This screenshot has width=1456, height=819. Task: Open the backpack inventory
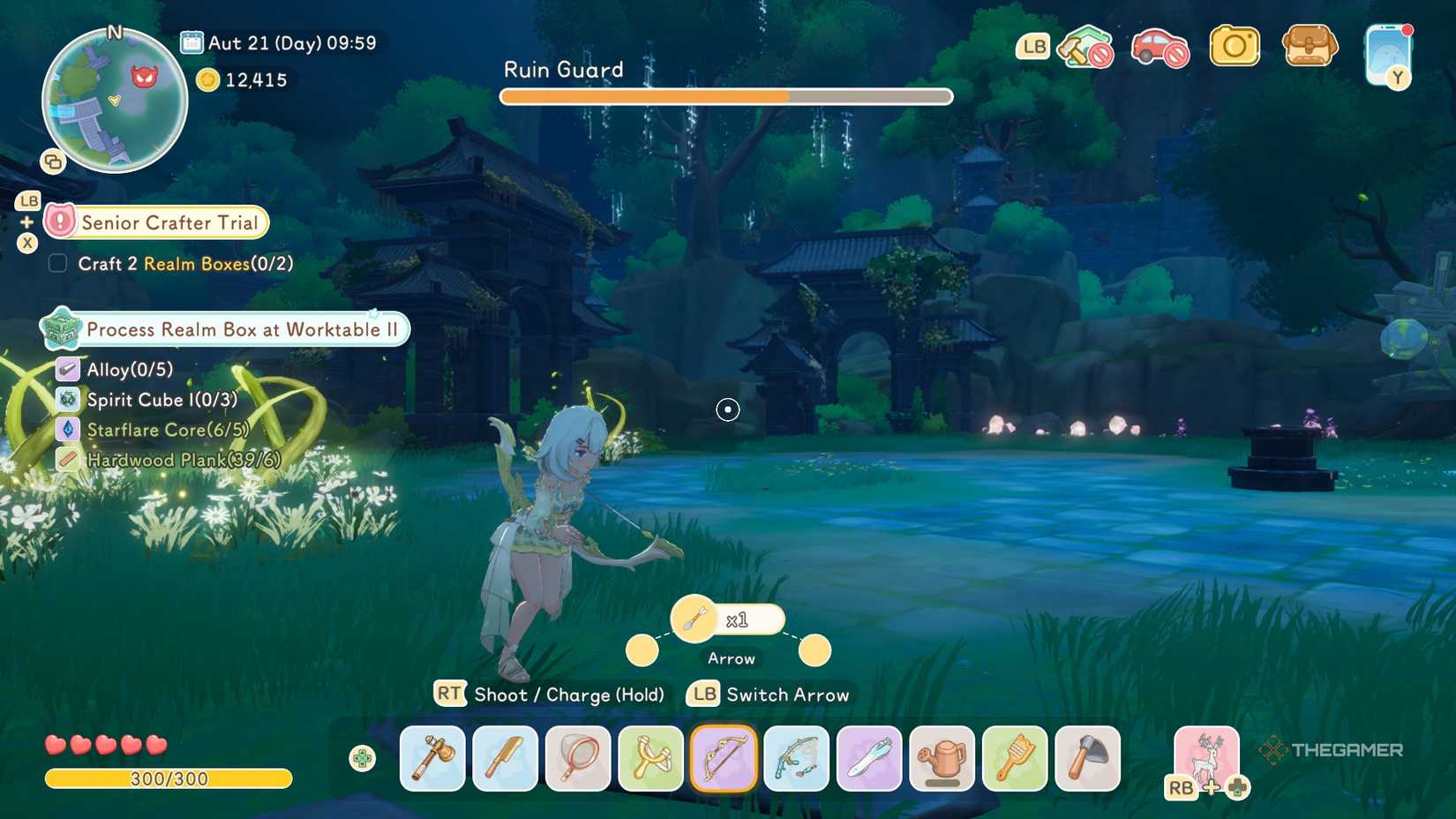[1310, 46]
